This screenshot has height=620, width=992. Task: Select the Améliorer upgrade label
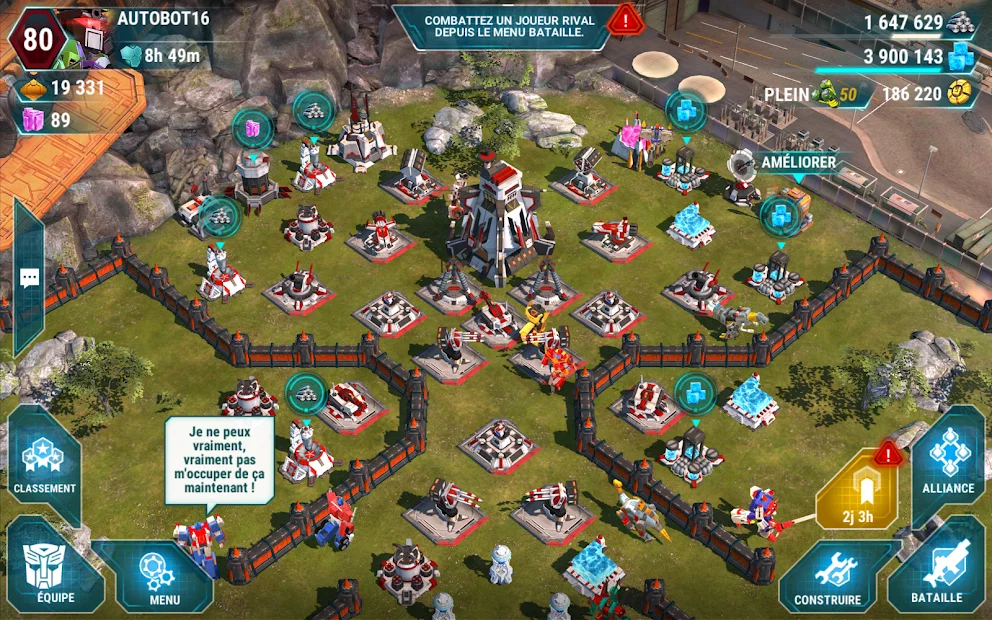[798, 163]
